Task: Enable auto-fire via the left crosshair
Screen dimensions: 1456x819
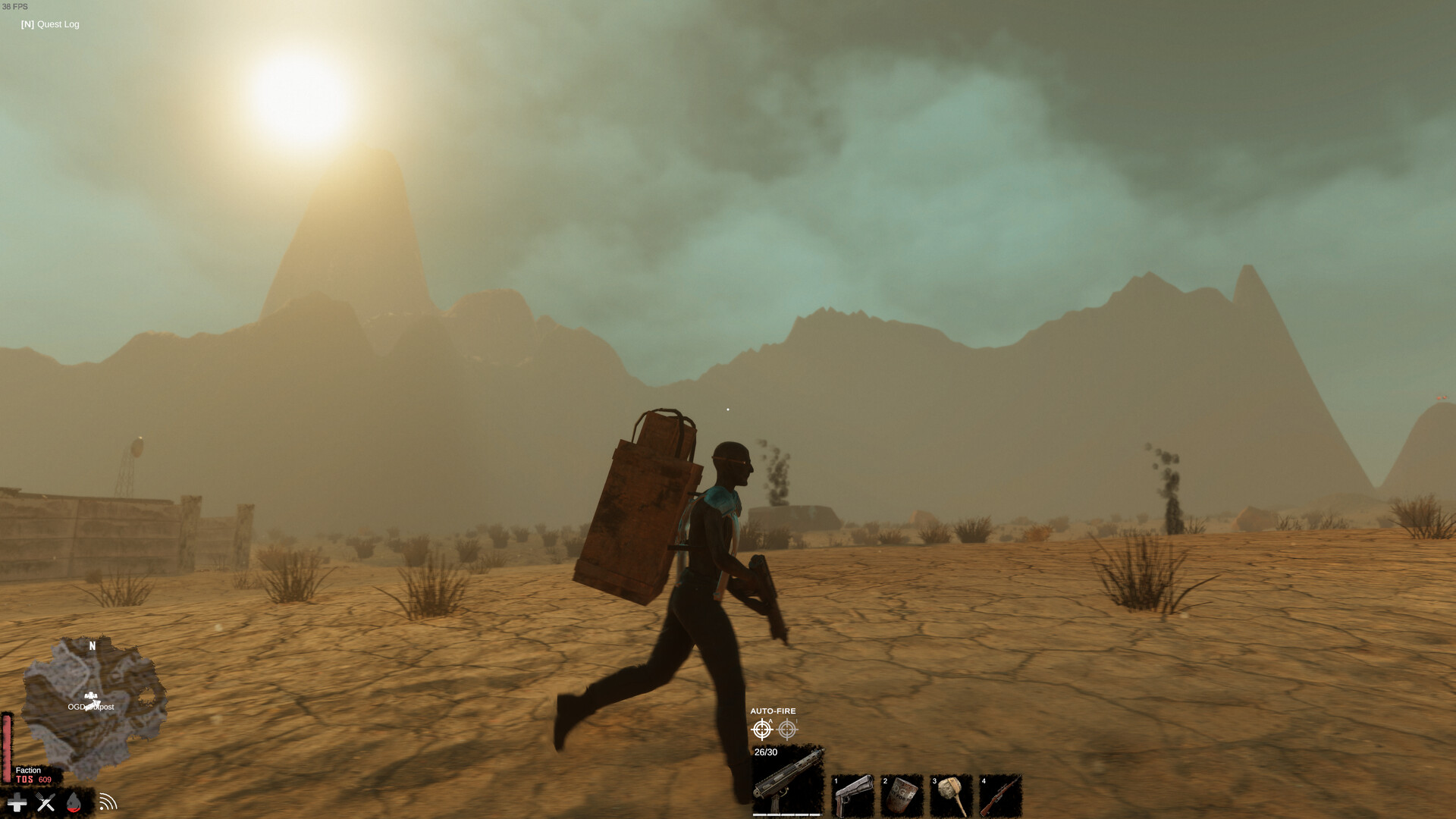Action: [x=762, y=729]
